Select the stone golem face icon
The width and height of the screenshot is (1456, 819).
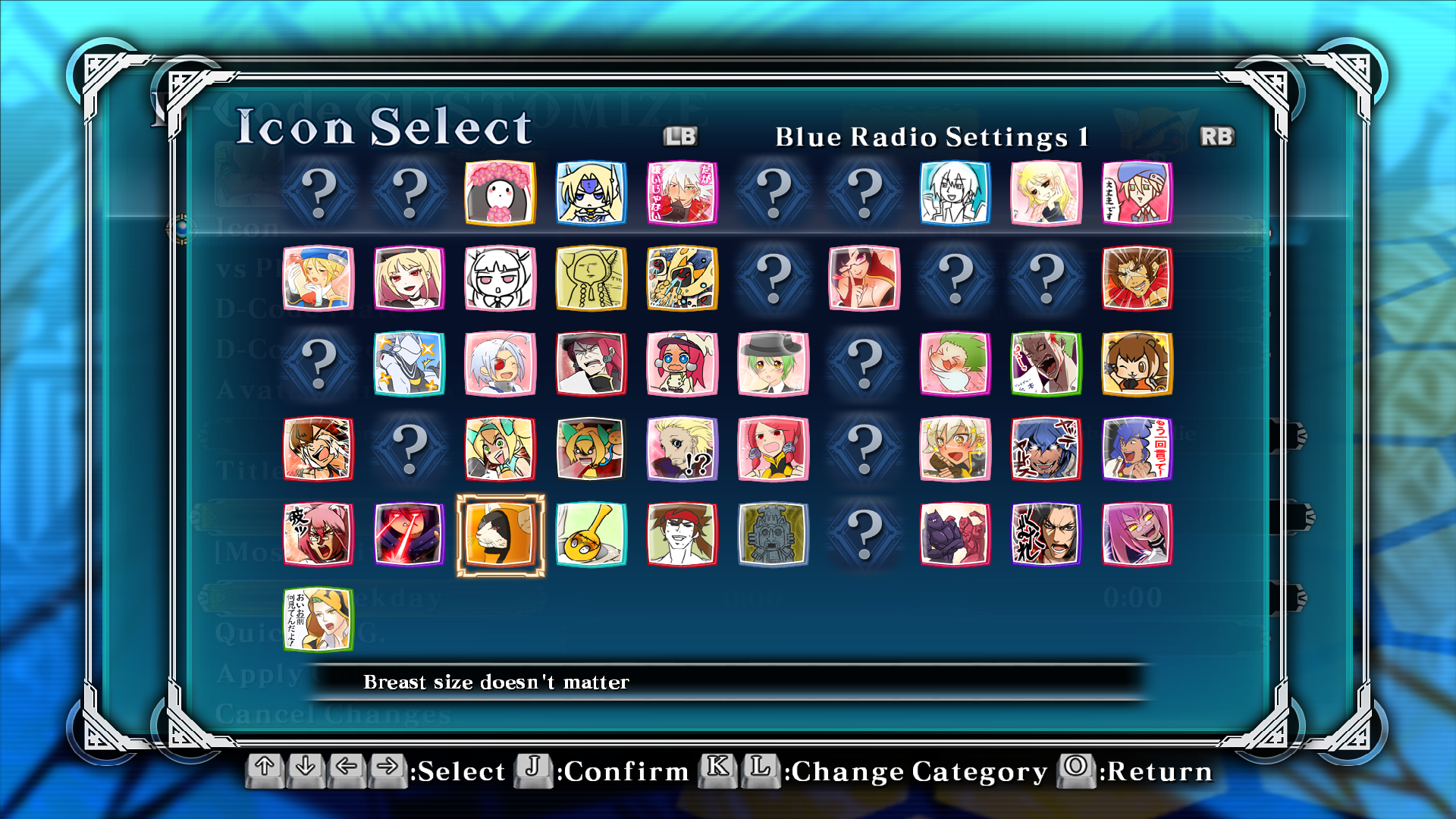(x=773, y=535)
